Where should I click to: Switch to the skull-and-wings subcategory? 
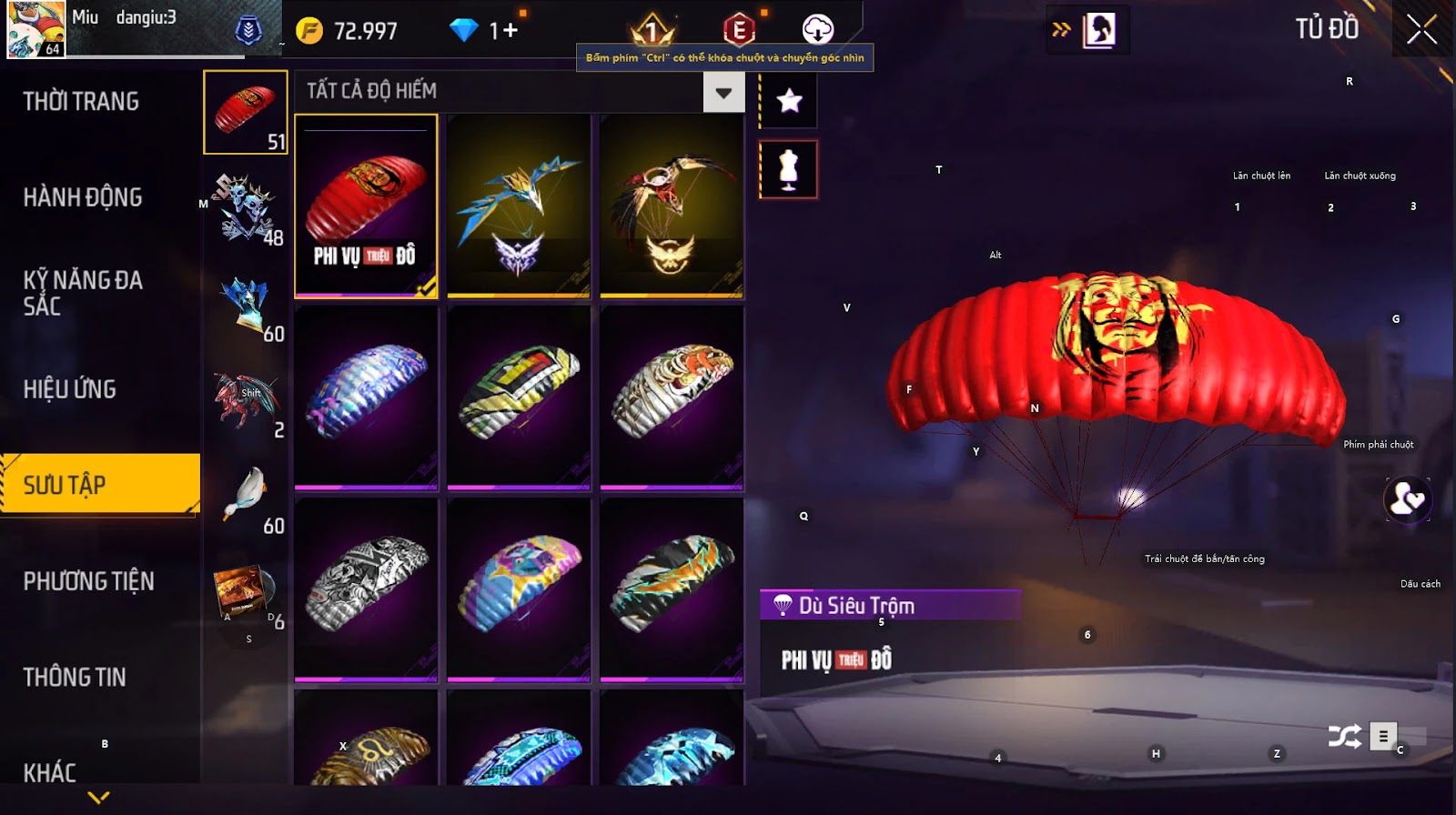coord(244,208)
